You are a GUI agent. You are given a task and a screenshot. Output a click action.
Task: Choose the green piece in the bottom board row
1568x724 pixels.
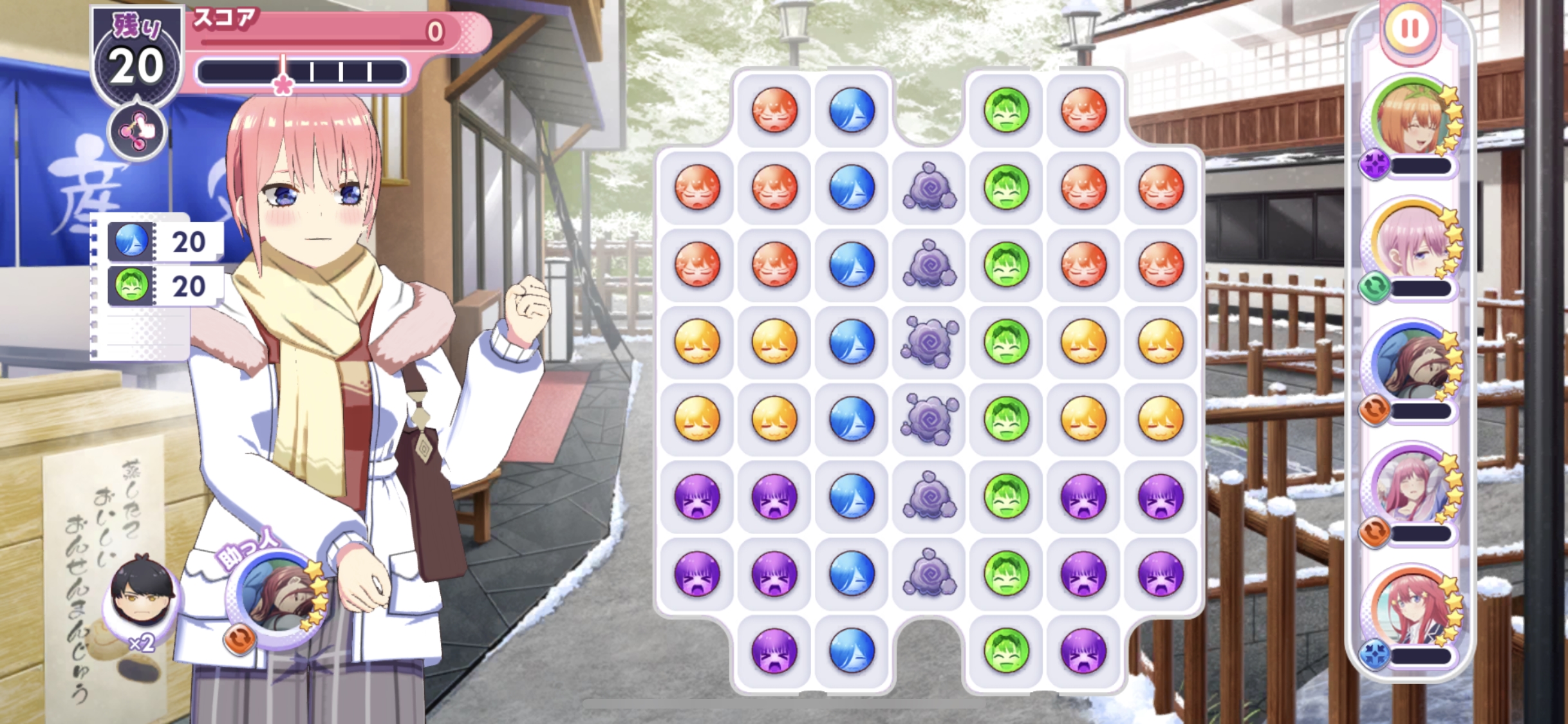click(x=1006, y=651)
